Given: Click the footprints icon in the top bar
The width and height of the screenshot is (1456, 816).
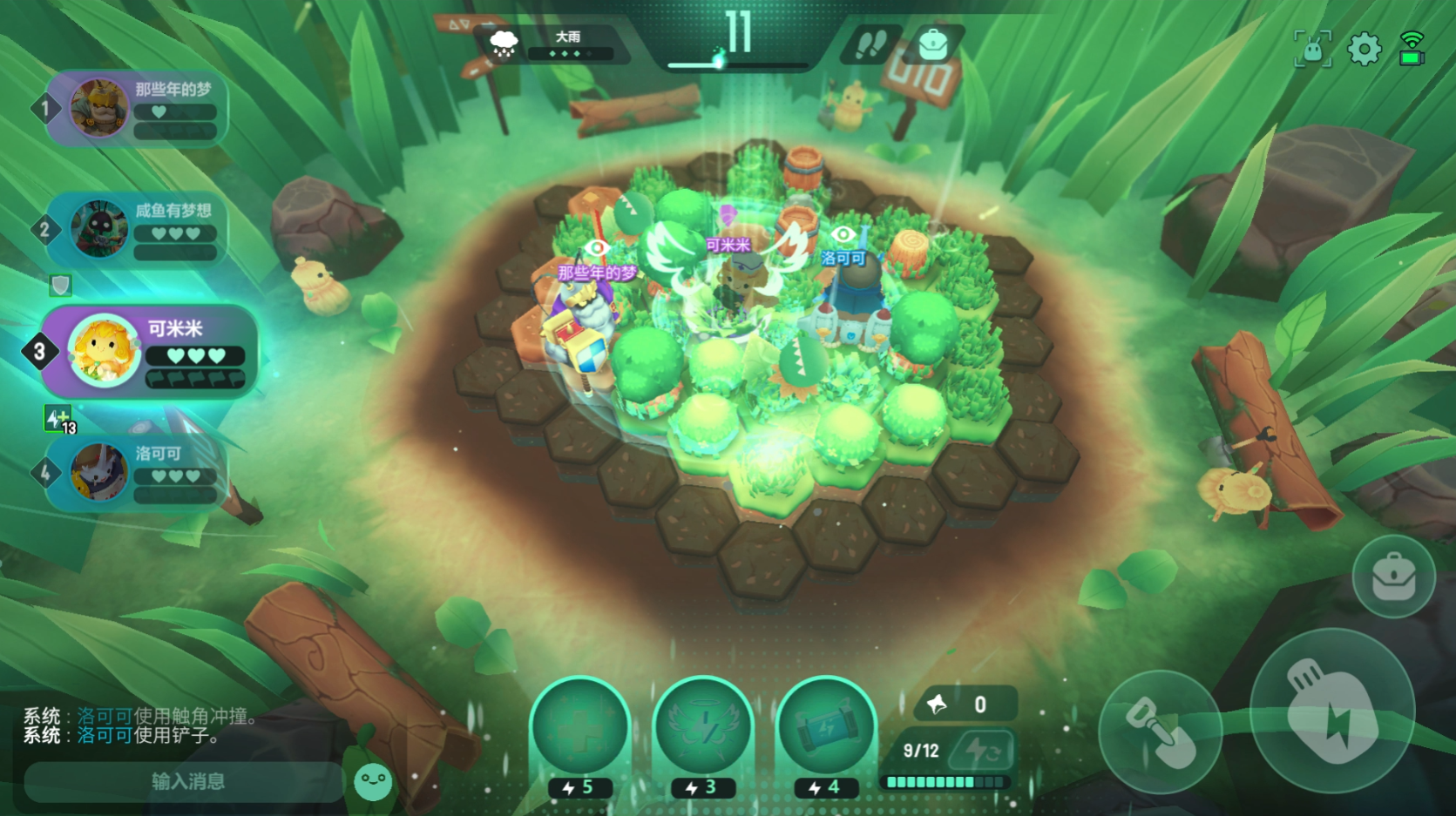Looking at the screenshot, I should coord(871,45).
